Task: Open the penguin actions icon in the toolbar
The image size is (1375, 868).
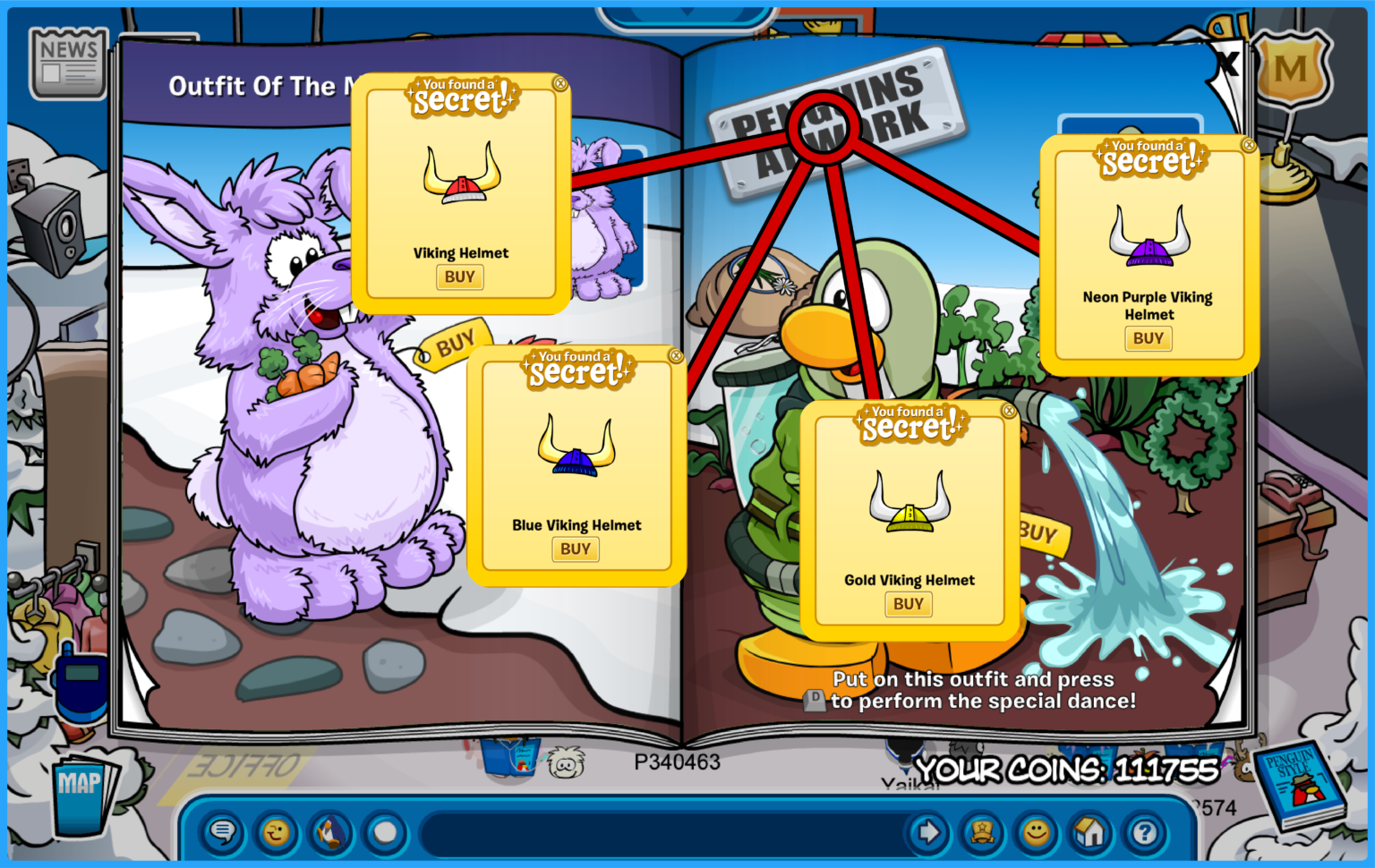Action: [329, 833]
